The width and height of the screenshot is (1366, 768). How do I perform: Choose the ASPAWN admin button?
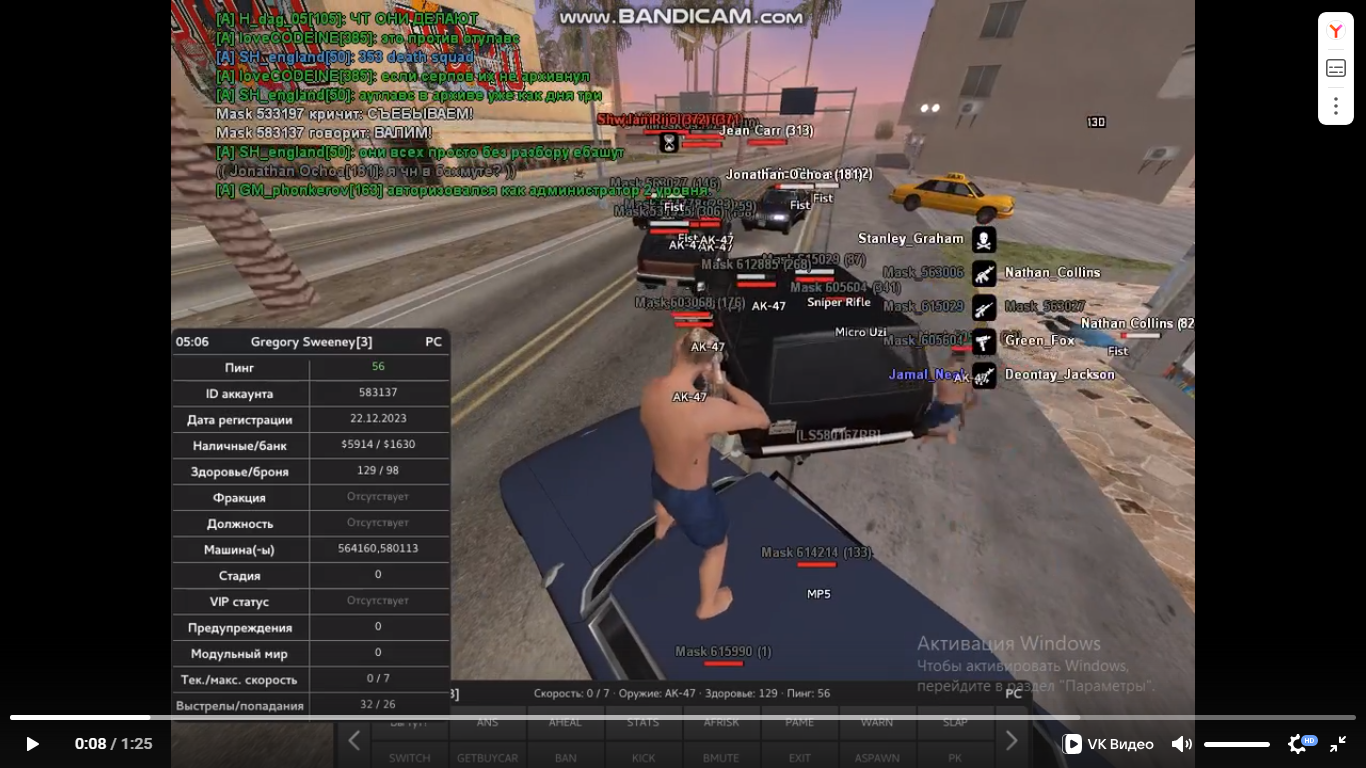[x=877, y=757]
